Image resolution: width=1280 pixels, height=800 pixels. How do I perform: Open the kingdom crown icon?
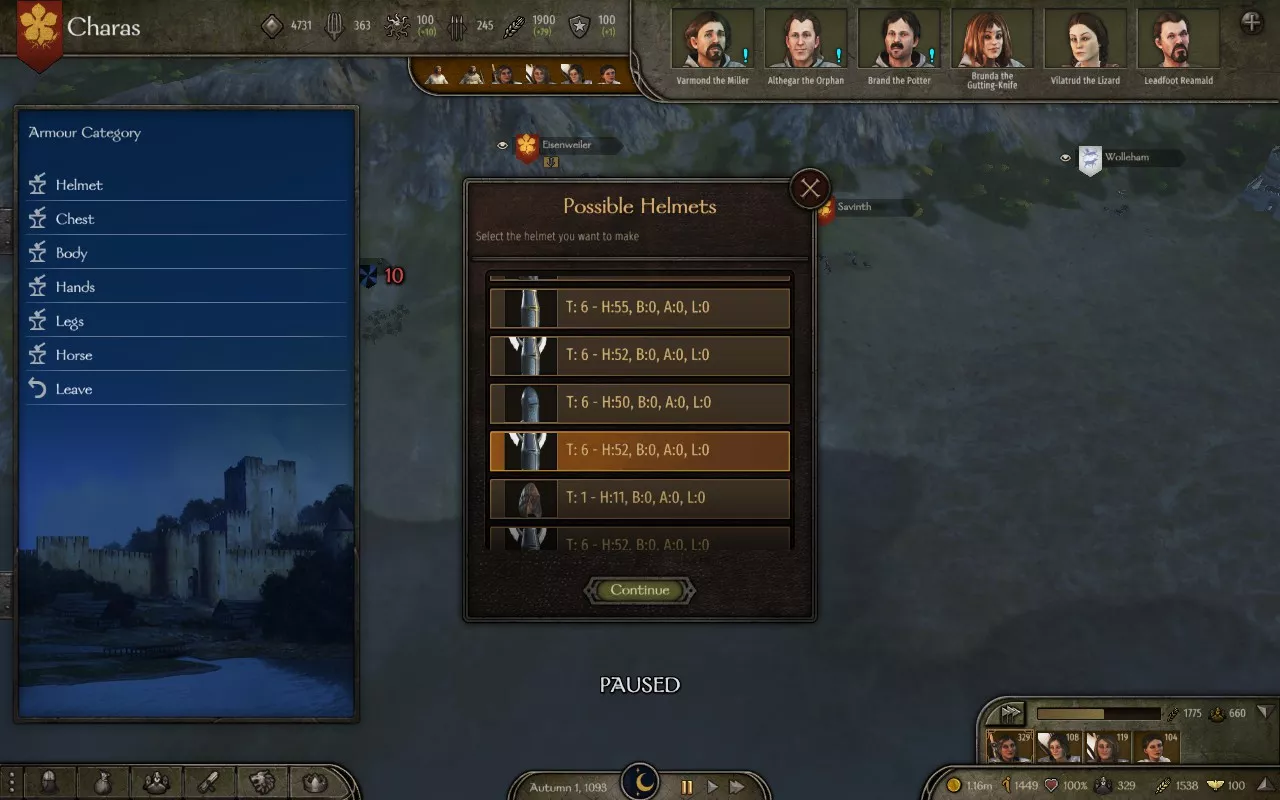click(315, 782)
